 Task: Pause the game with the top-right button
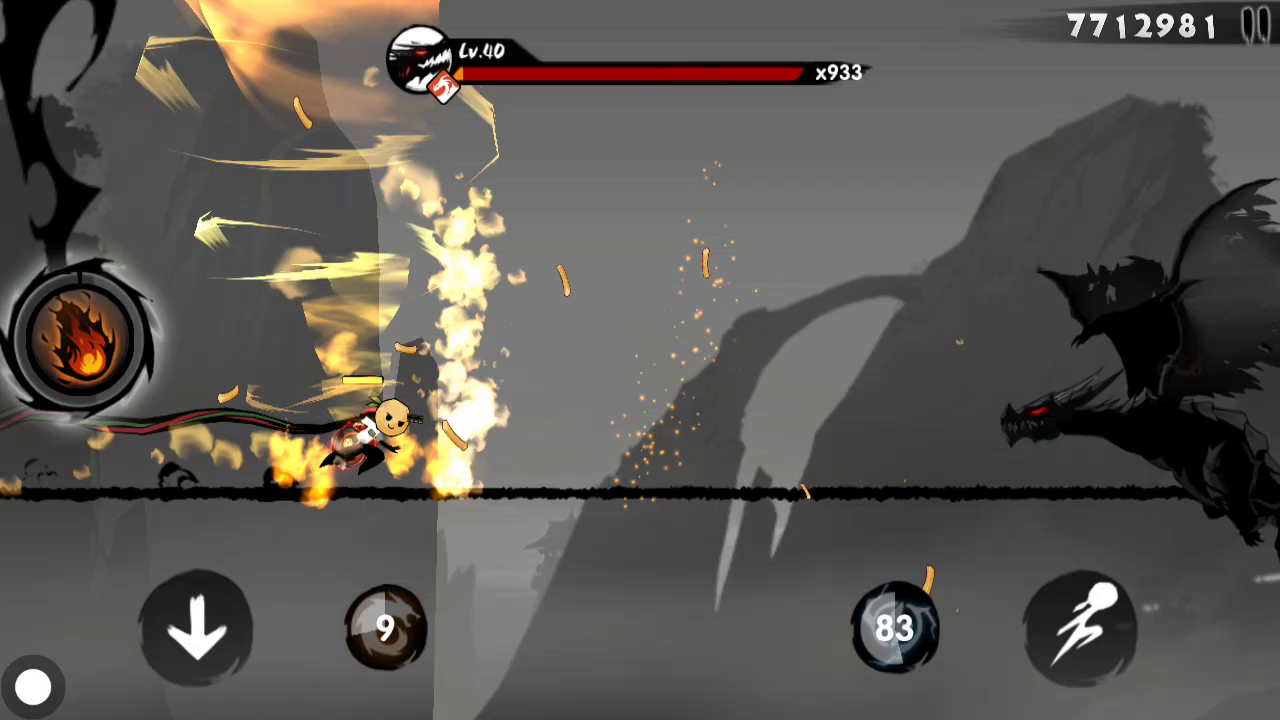point(1255,25)
